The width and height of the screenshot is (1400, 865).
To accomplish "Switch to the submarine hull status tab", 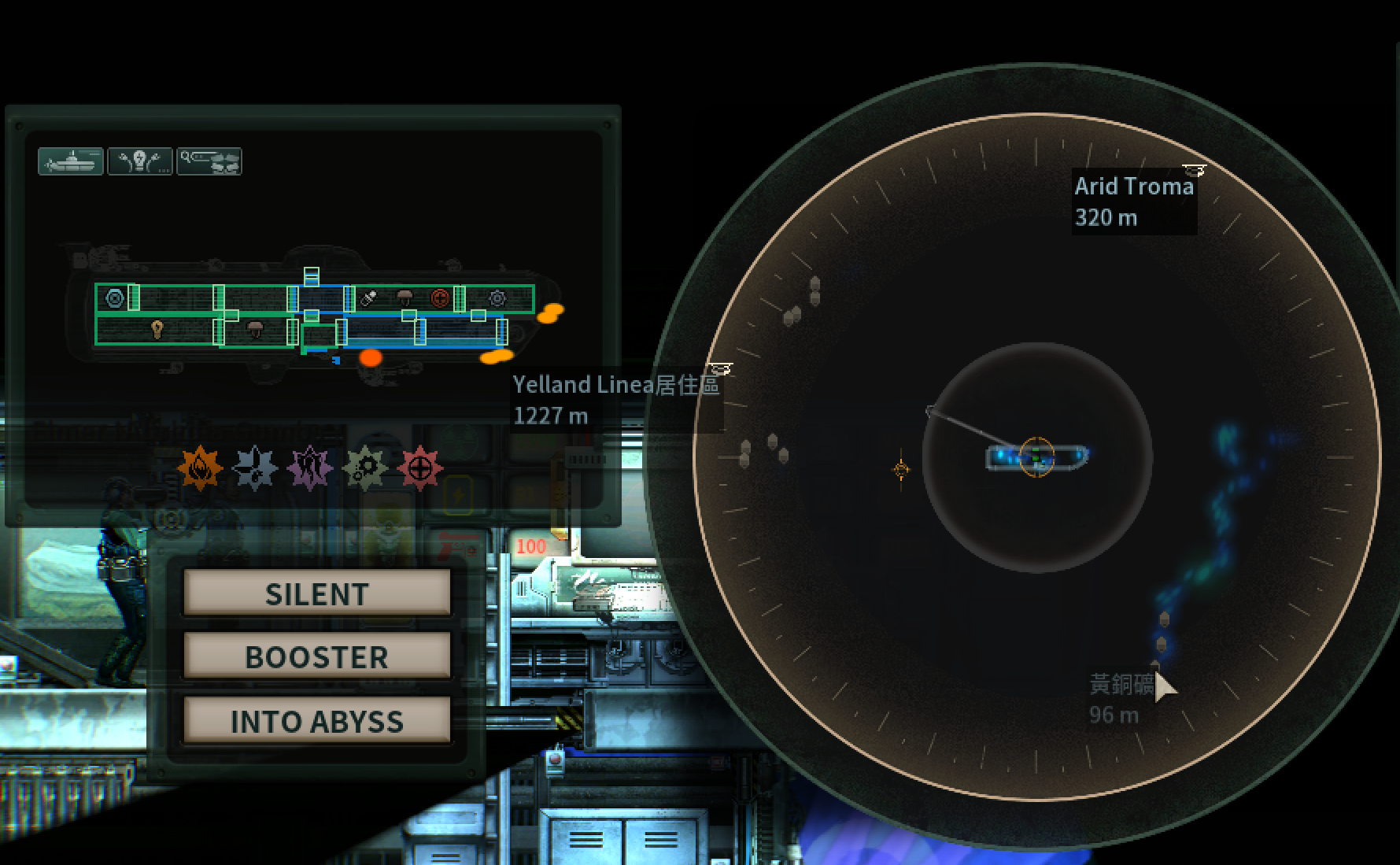I will pyautogui.click(x=71, y=161).
